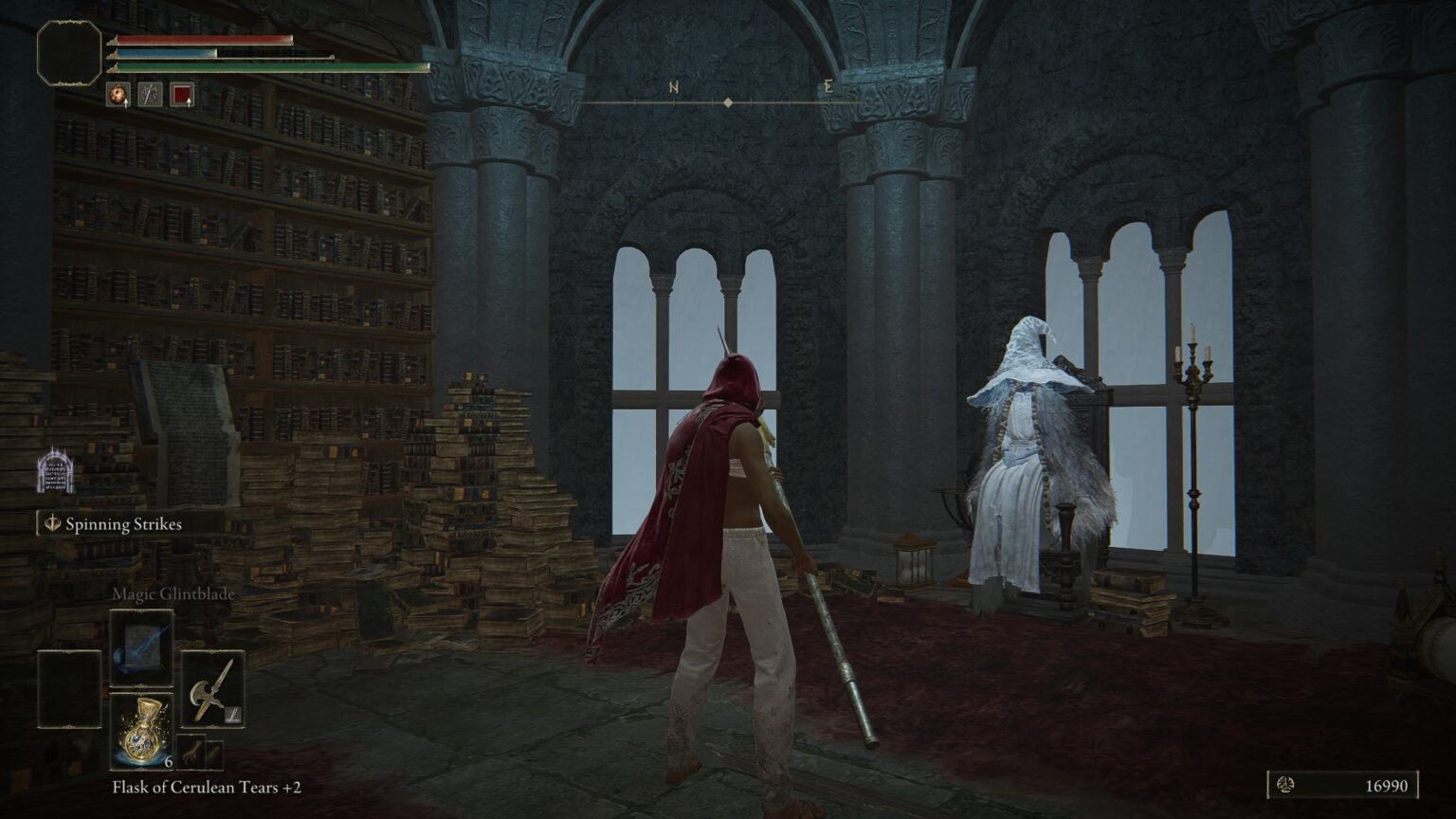Select the halberd right-hand weapon slot
Screen dimensions: 1456x819
tap(212, 689)
